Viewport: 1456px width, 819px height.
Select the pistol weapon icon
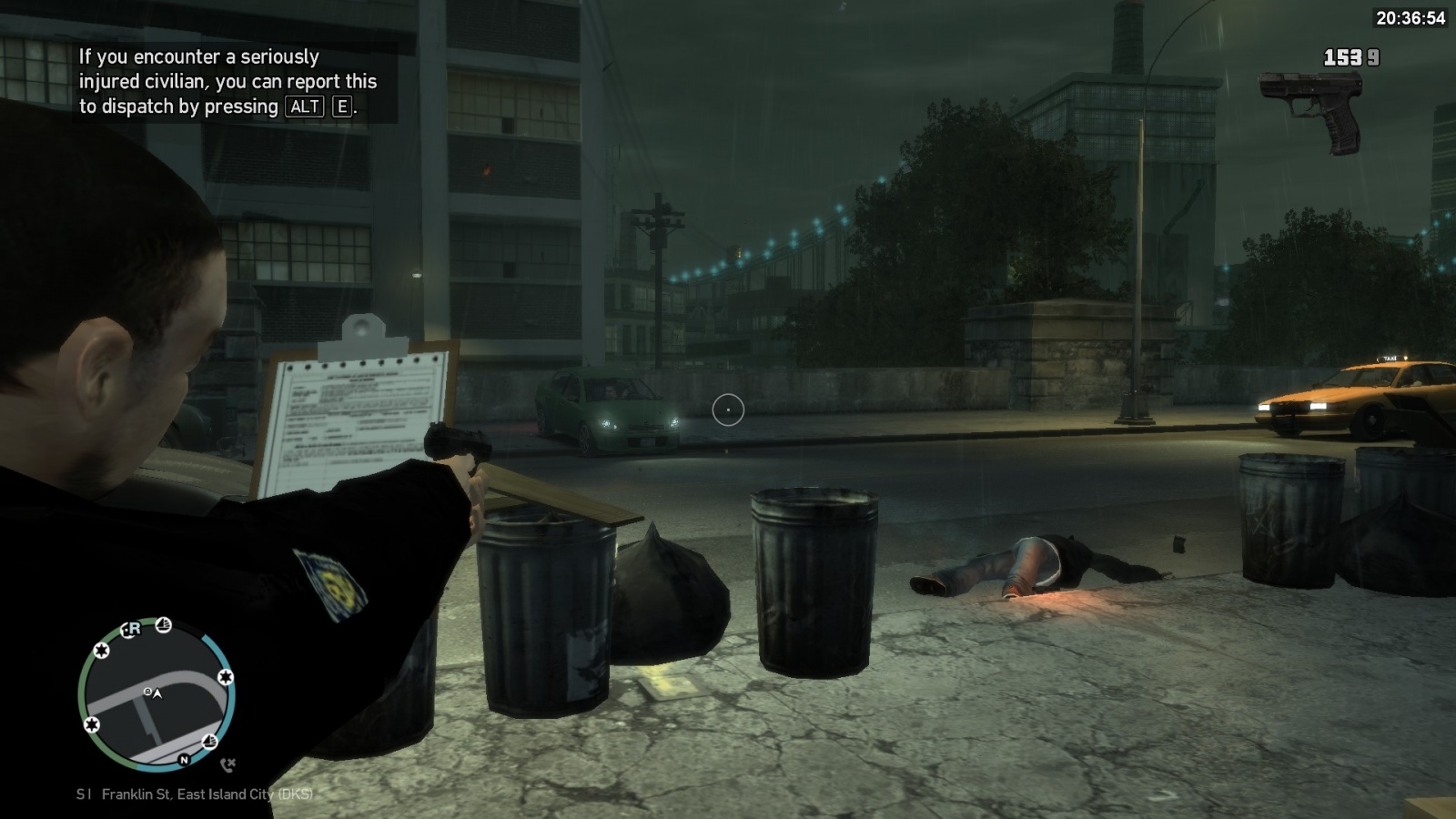(1312, 111)
